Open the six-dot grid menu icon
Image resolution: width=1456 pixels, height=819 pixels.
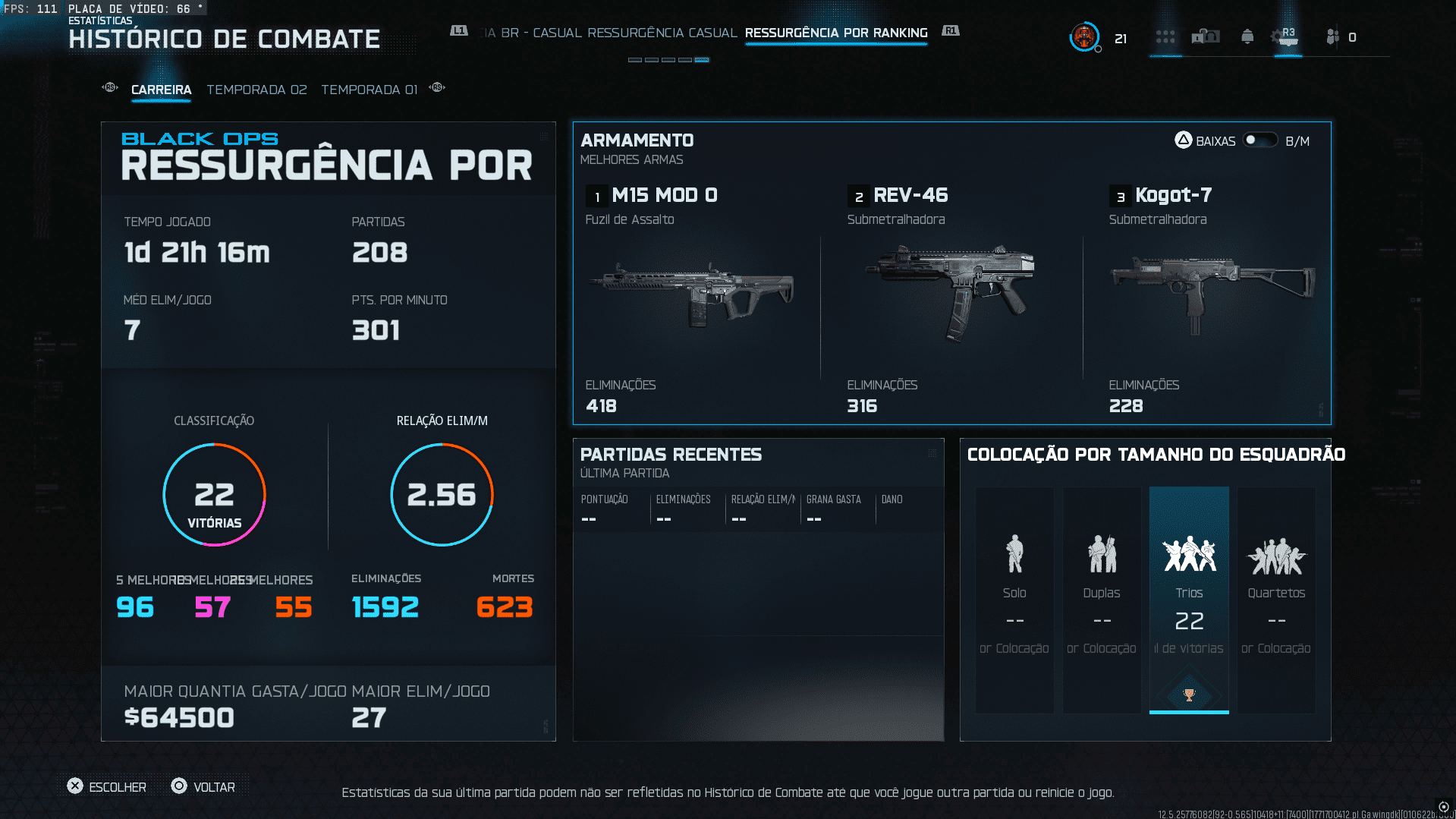tap(1165, 36)
